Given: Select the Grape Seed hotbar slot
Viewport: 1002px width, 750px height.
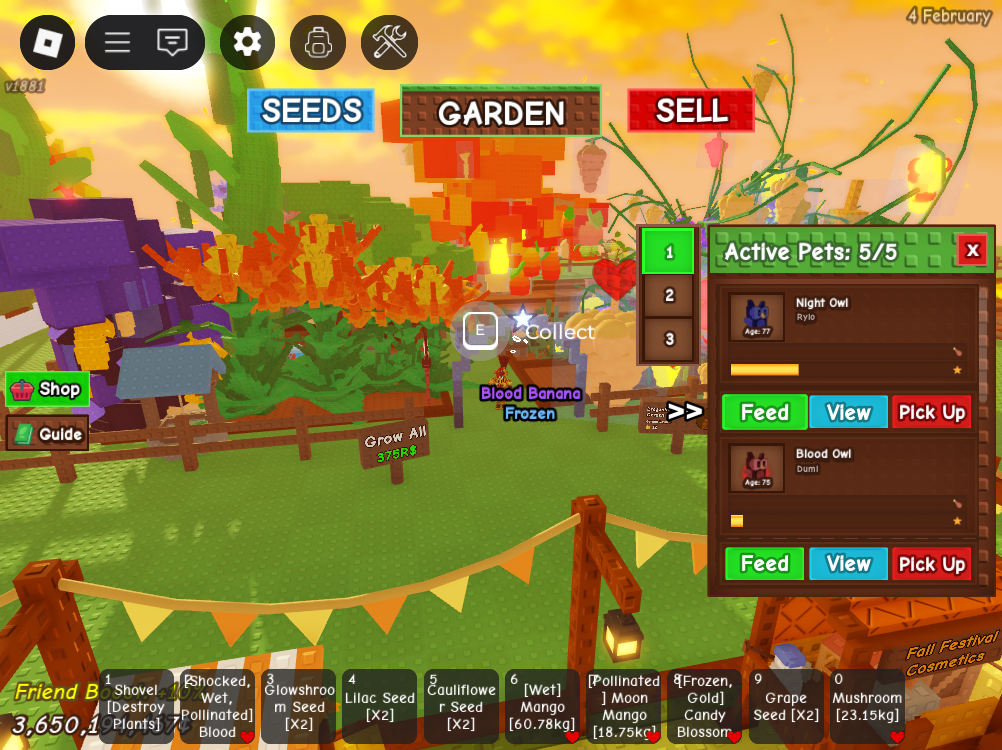Looking at the screenshot, I should click(786, 707).
